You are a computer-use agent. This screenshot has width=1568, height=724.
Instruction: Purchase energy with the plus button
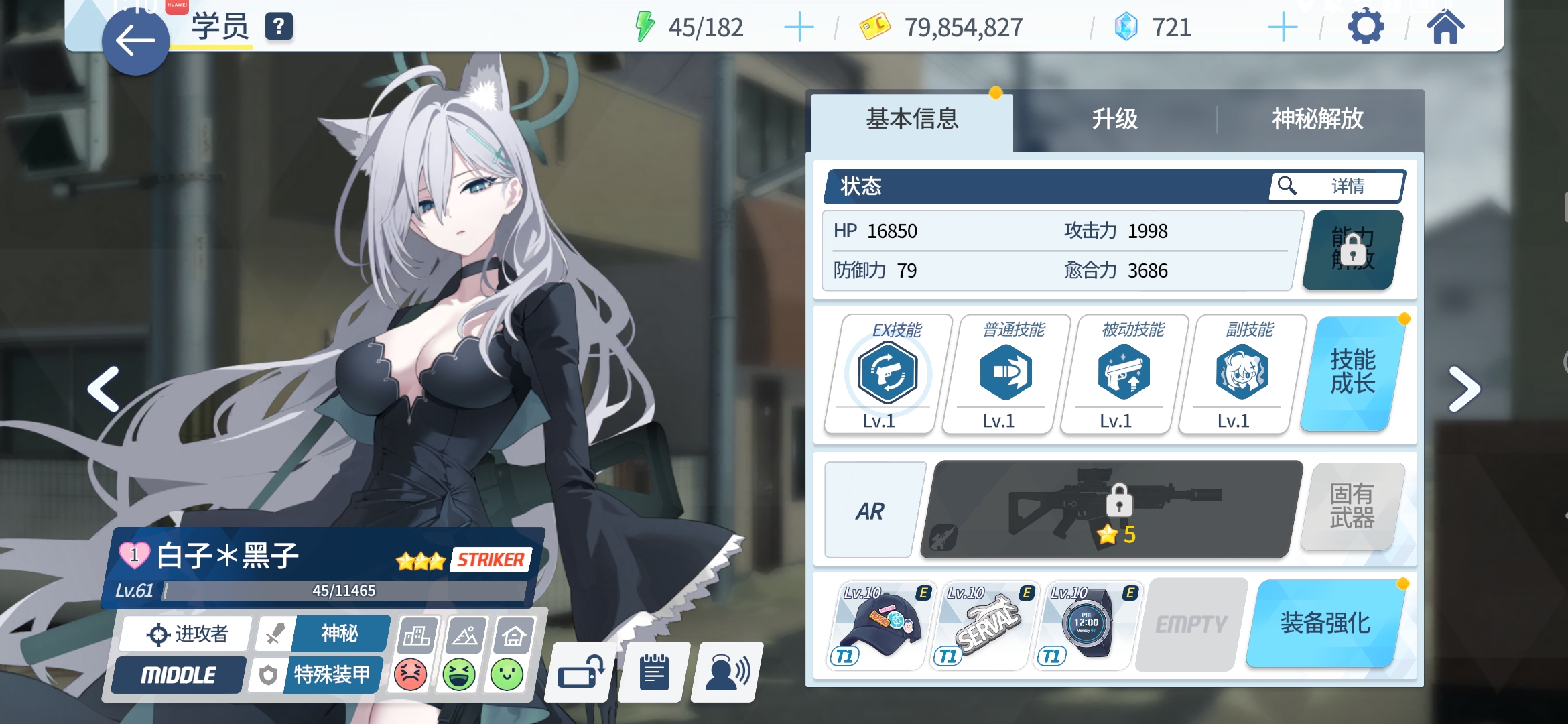(x=799, y=27)
